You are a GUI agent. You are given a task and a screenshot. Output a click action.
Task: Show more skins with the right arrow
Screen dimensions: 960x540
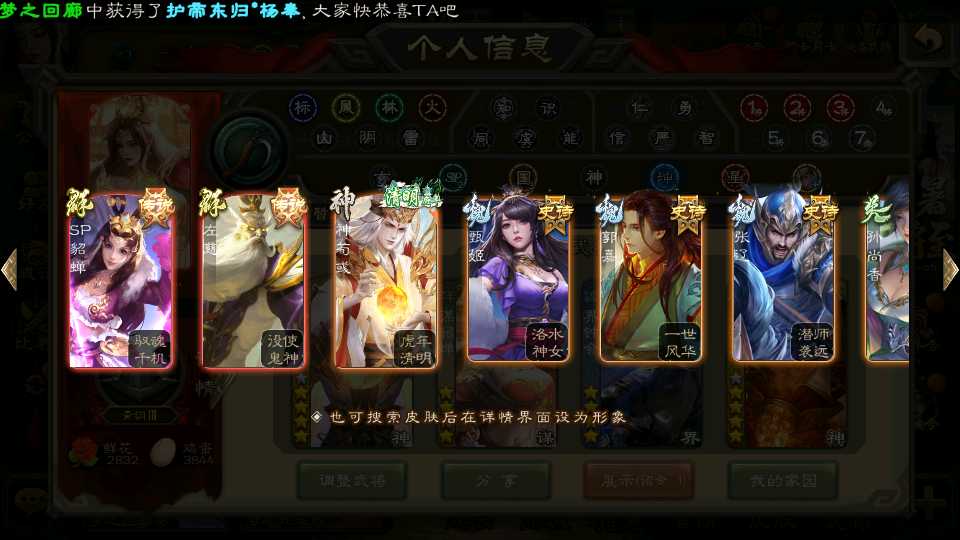point(950,269)
